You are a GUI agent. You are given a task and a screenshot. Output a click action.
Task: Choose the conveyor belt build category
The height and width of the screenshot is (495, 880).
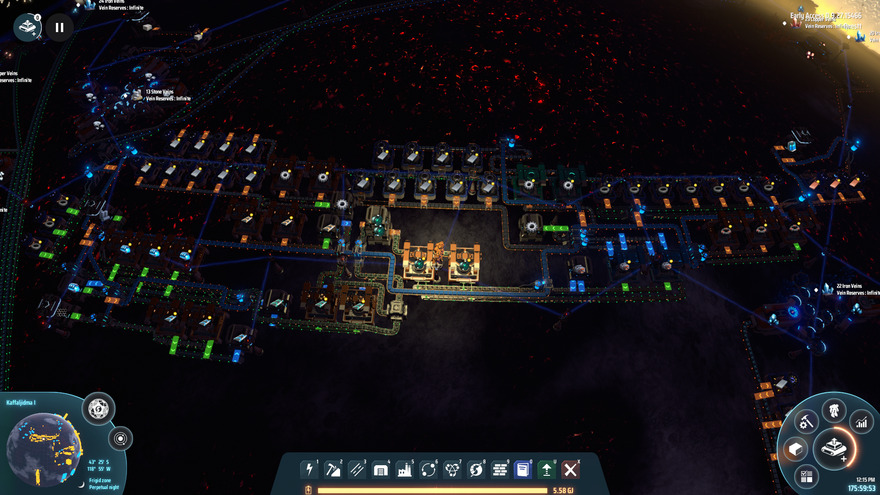(357, 469)
